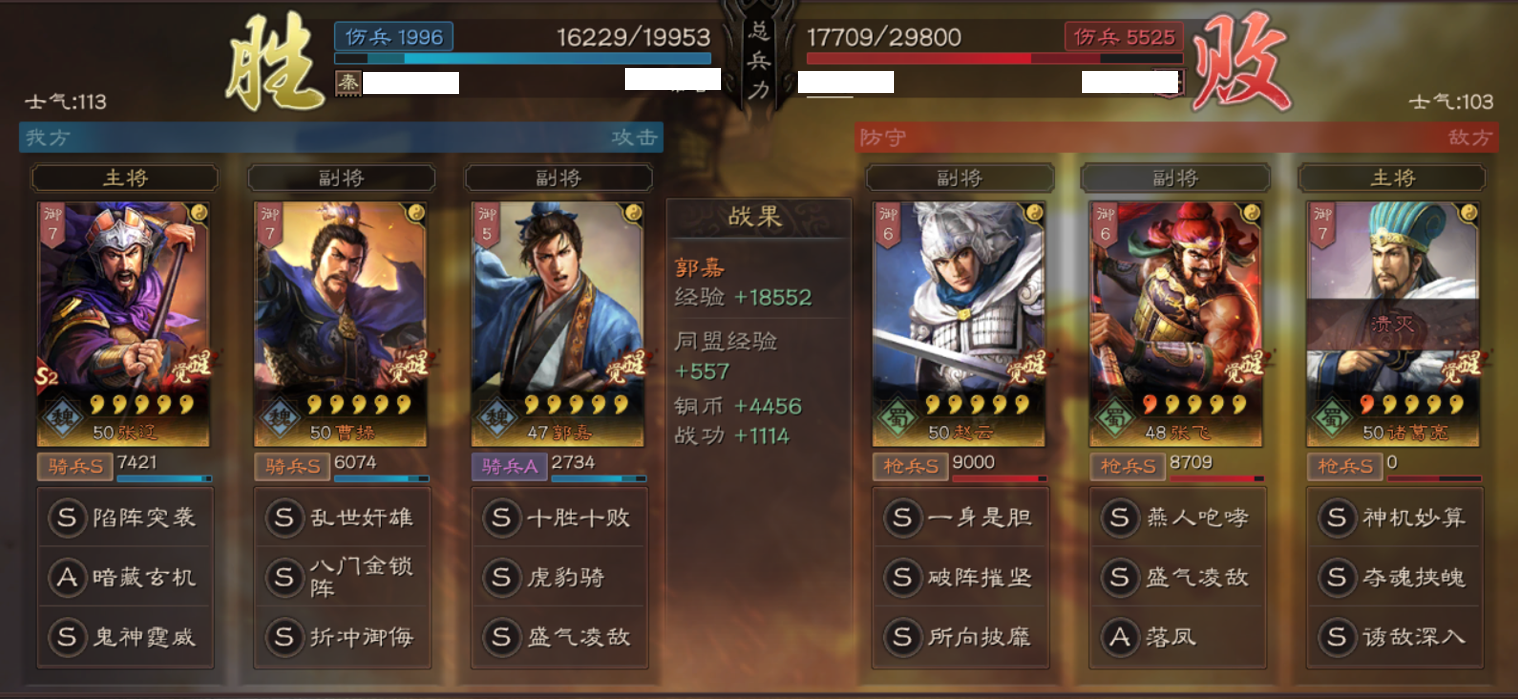The width and height of the screenshot is (1518, 699).
Task: Inspect the Zhao Yun (赵云) enemy card
Action: [x=959, y=323]
